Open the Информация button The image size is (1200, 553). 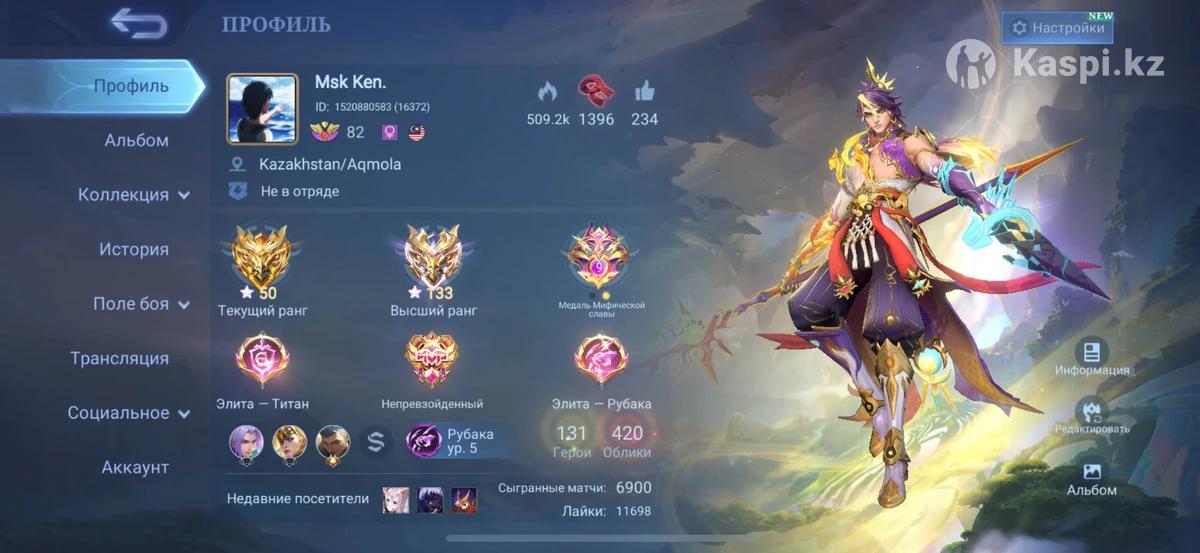pos(1091,356)
